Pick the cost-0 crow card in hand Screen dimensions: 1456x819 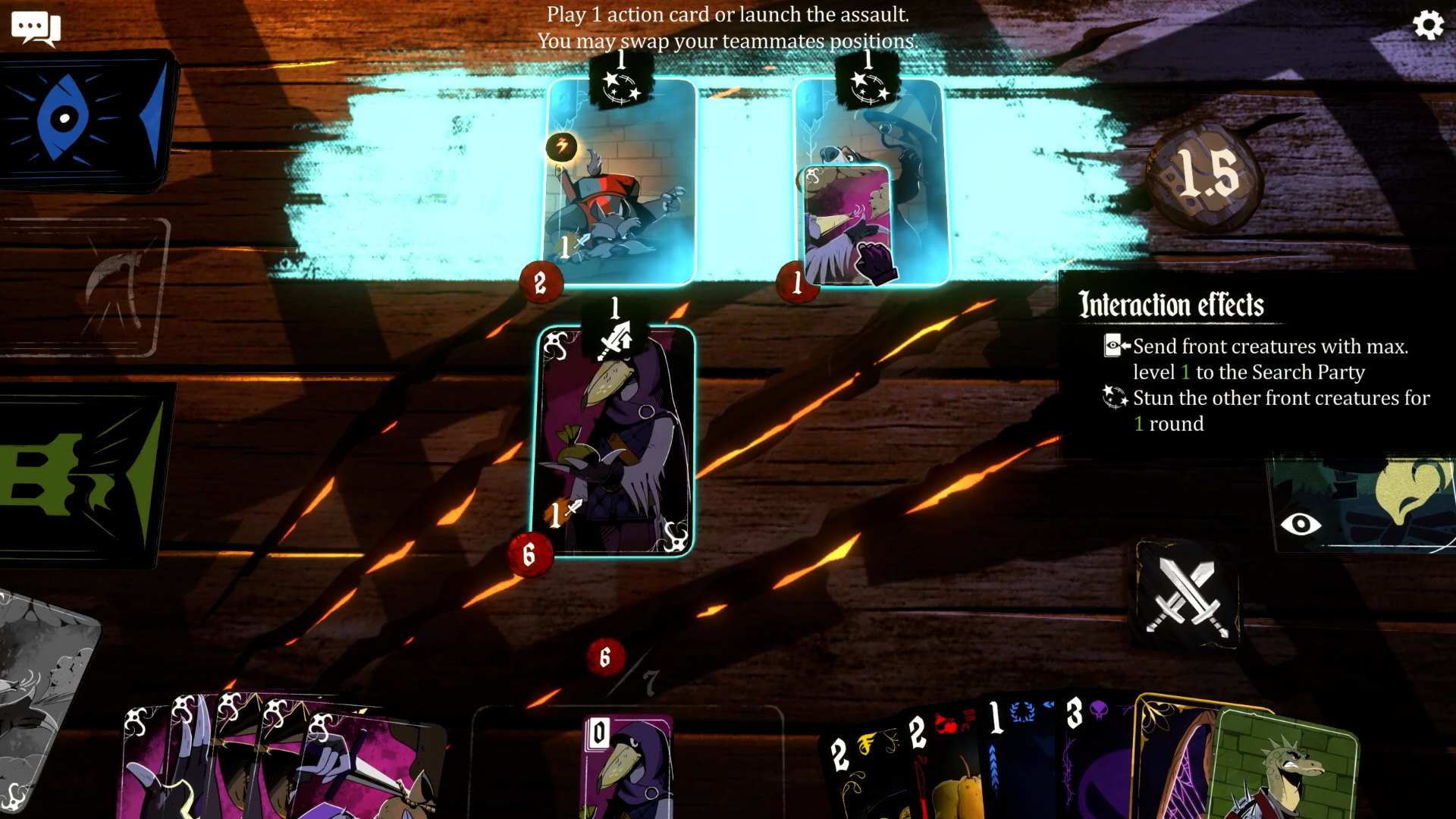click(x=628, y=766)
